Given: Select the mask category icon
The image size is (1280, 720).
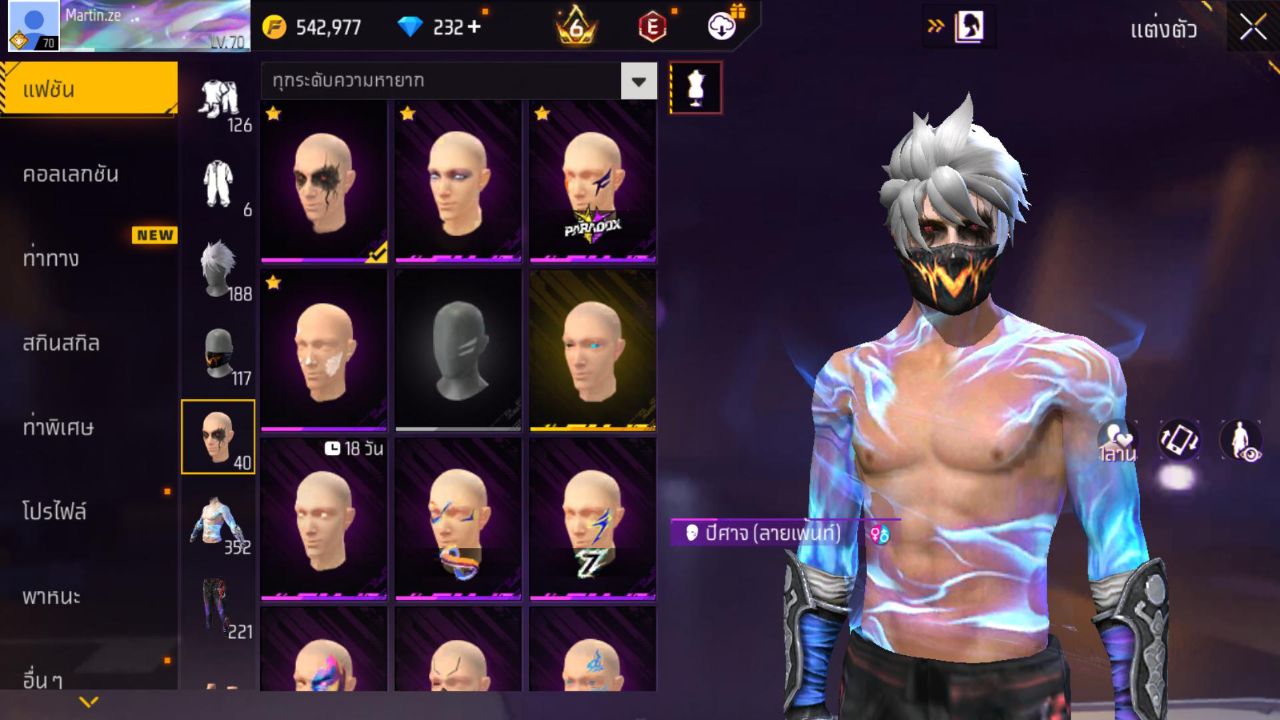Looking at the screenshot, I should pos(219,352).
